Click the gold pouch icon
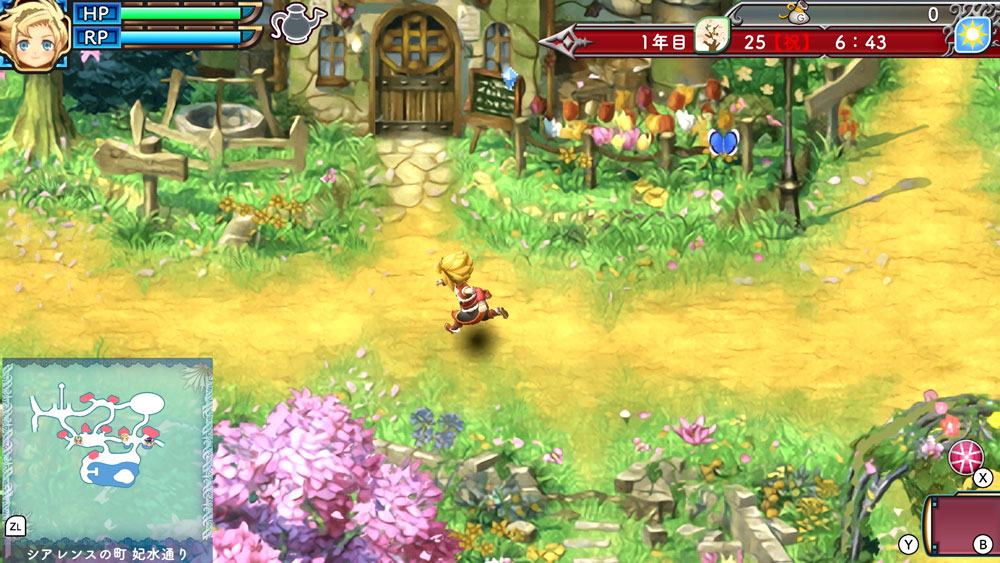Viewport: 1000px width, 563px height. (795, 14)
